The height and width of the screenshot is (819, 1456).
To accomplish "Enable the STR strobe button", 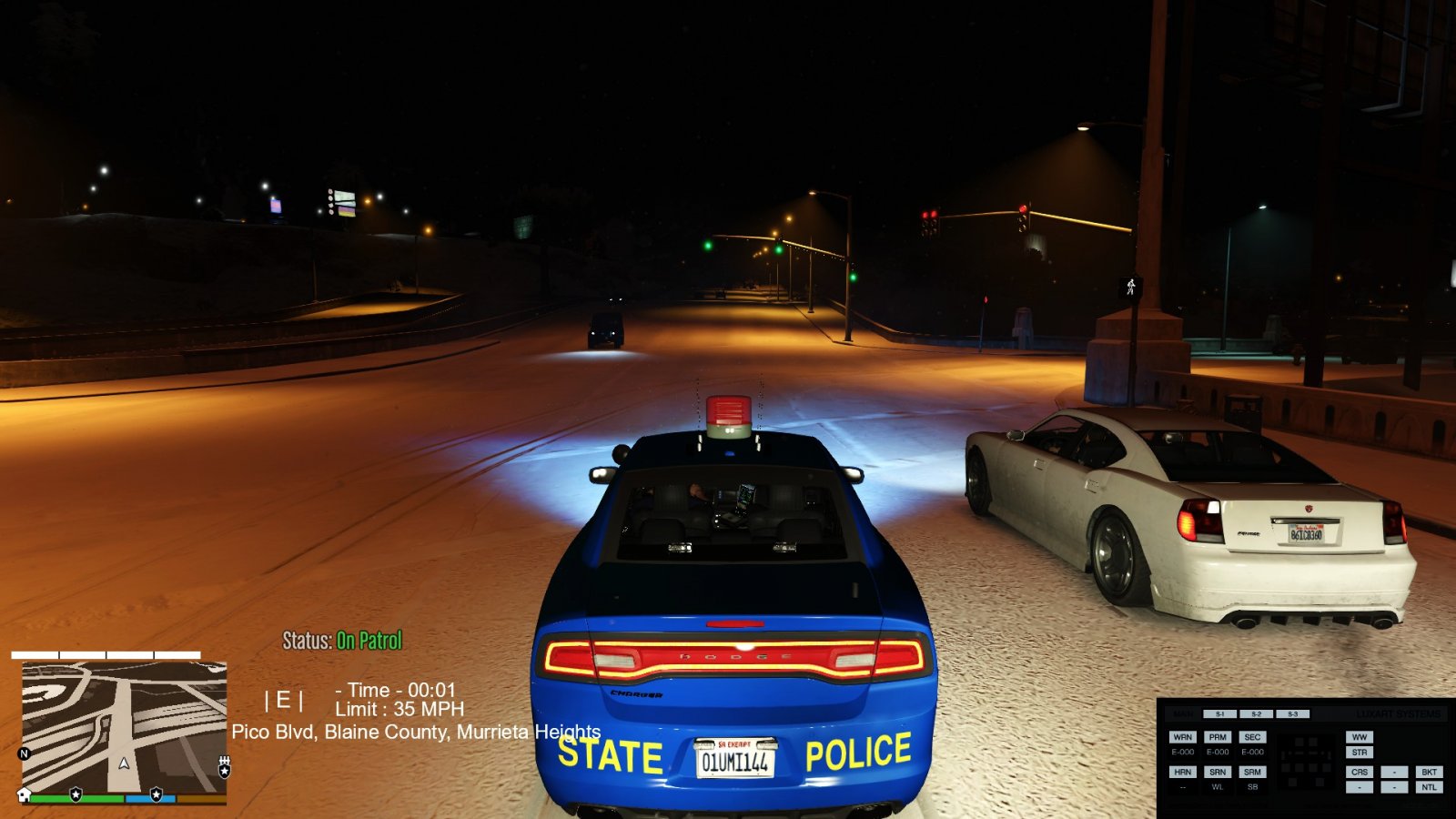I will 1360,753.
